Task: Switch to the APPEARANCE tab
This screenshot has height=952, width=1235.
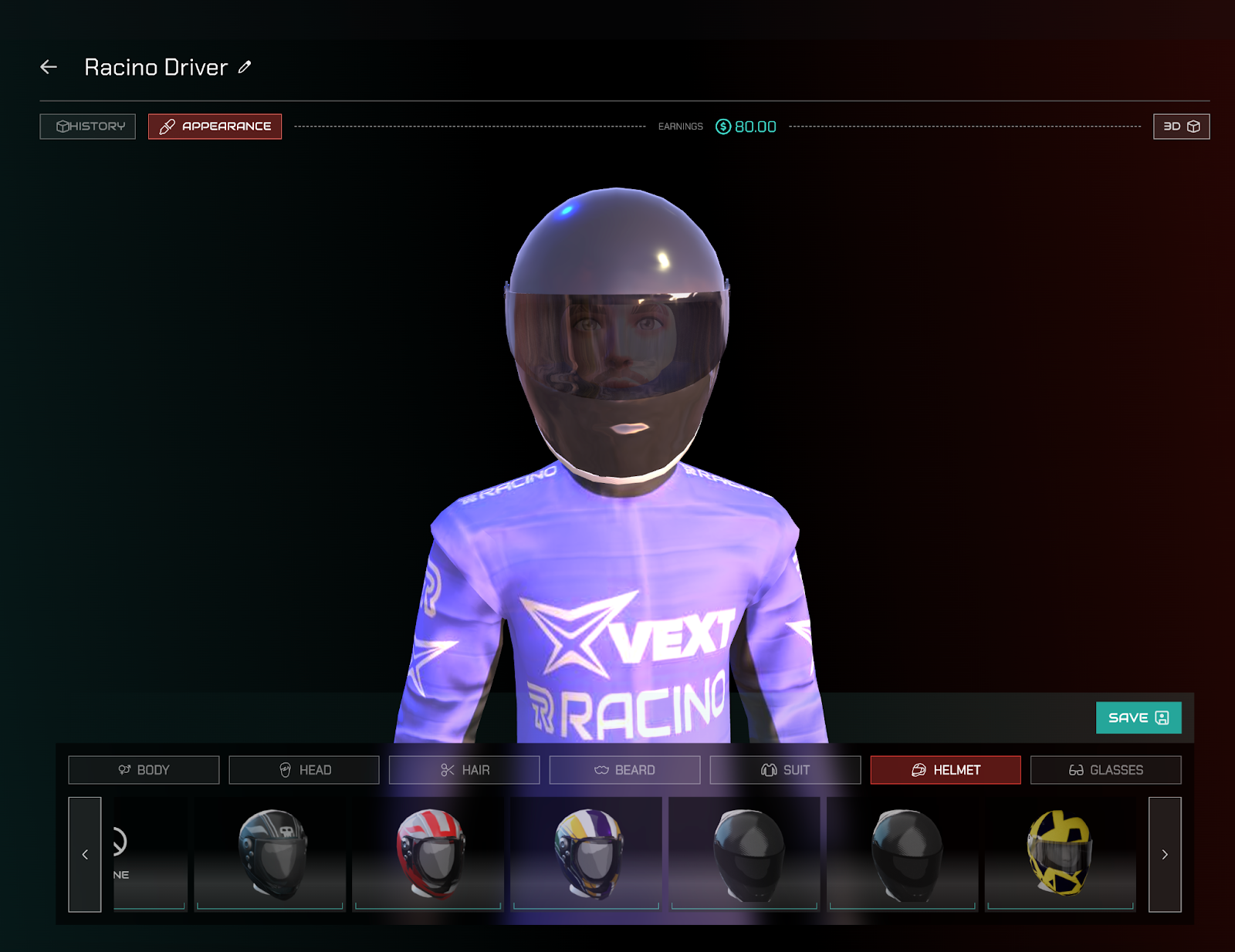Action: coord(215,126)
